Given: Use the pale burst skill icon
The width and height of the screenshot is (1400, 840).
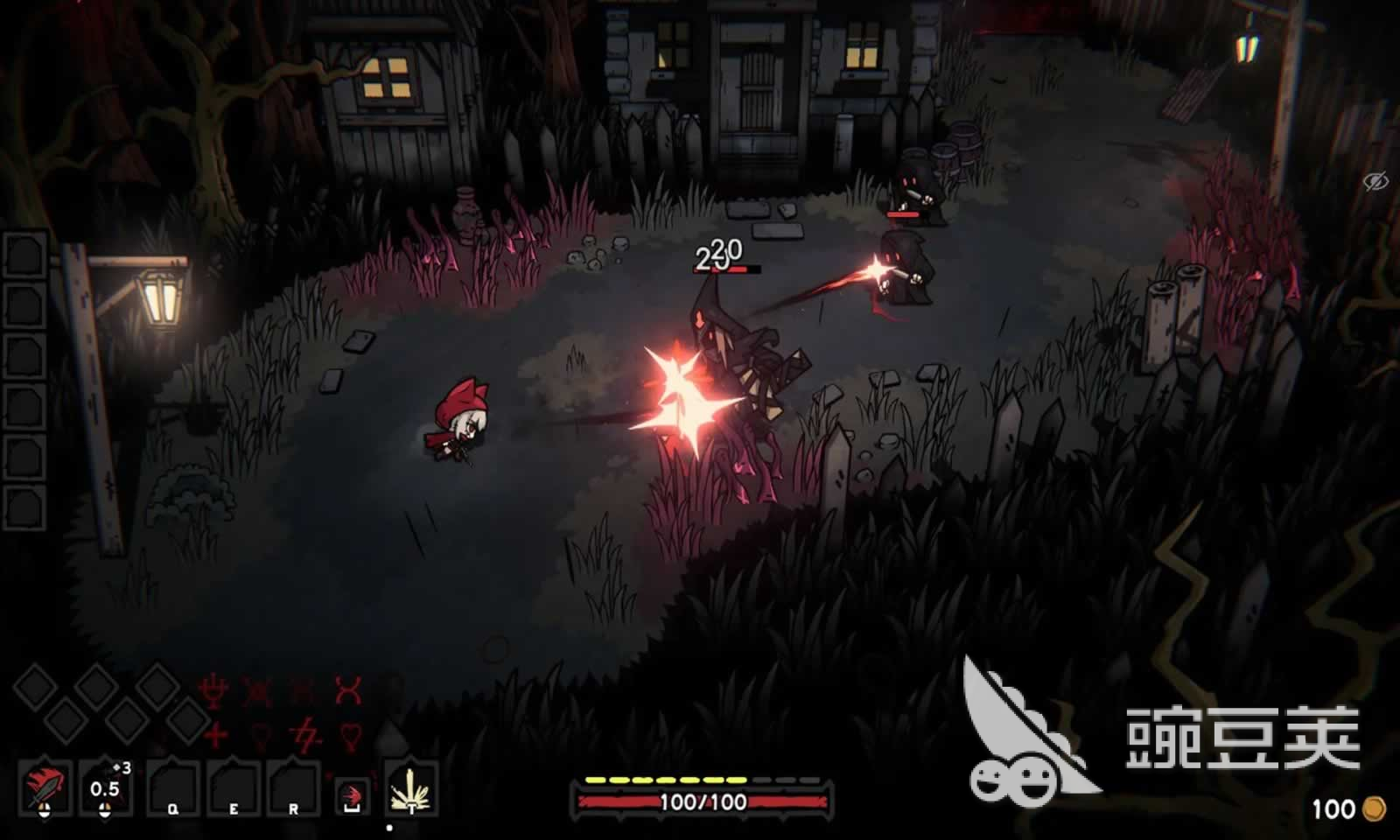Looking at the screenshot, I should click(x=410, y=789).
